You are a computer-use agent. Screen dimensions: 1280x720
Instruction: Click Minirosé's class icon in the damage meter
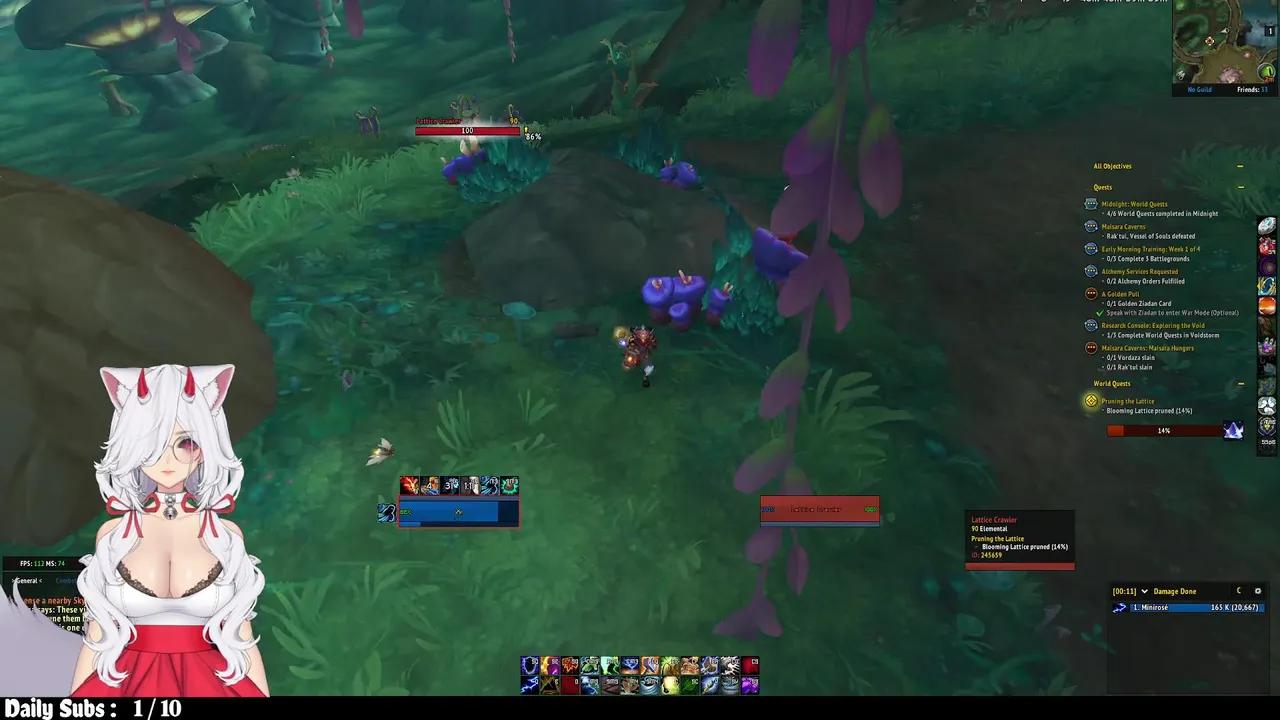click(1119, 607)
